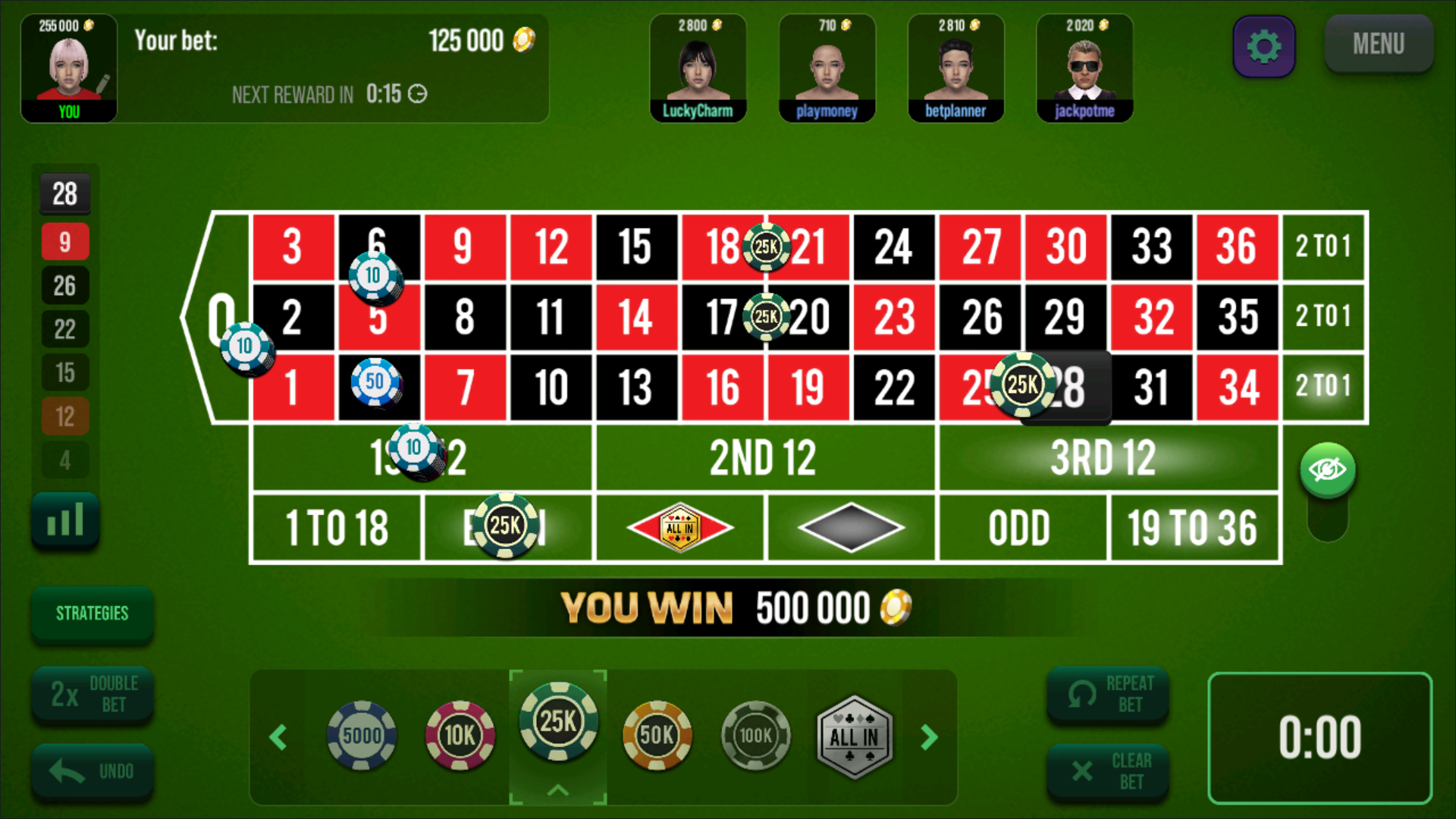Image resolution: width=1456 pixels, height=819 pixels.
Task: Open the STRATEGIES panel
Action: coord(92,613)
